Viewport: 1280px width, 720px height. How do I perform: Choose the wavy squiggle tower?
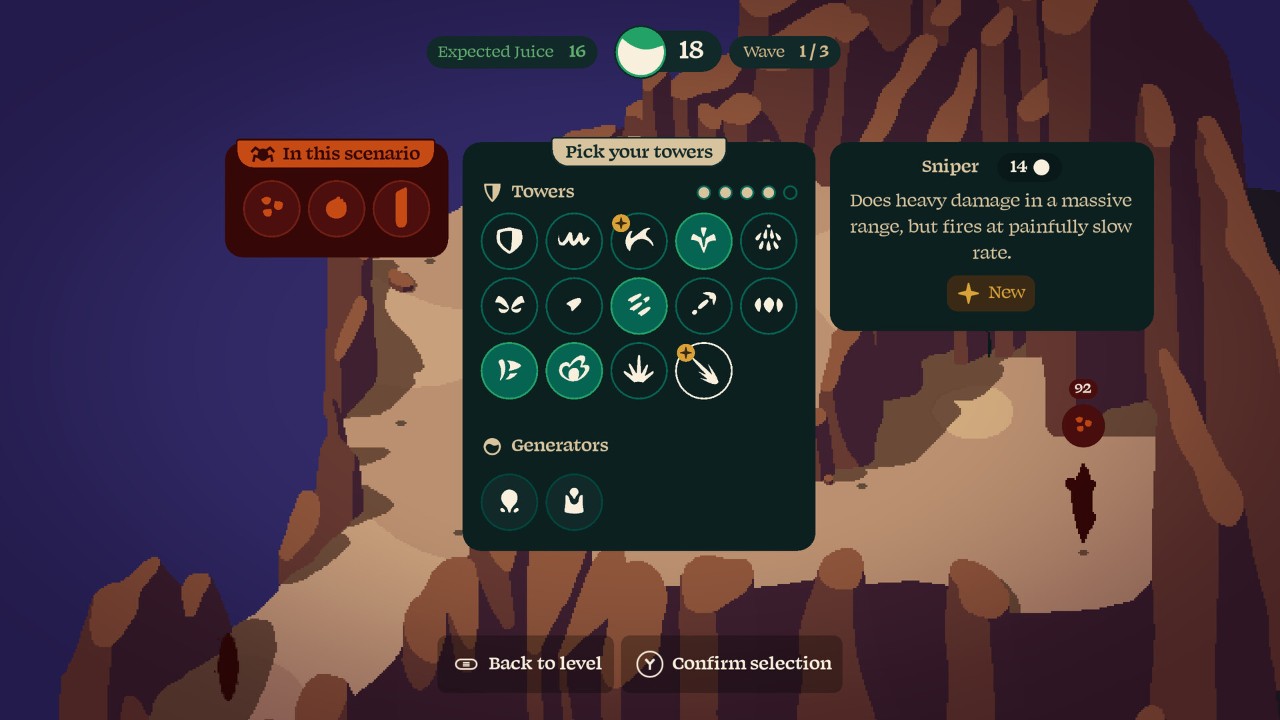(574, 241)
